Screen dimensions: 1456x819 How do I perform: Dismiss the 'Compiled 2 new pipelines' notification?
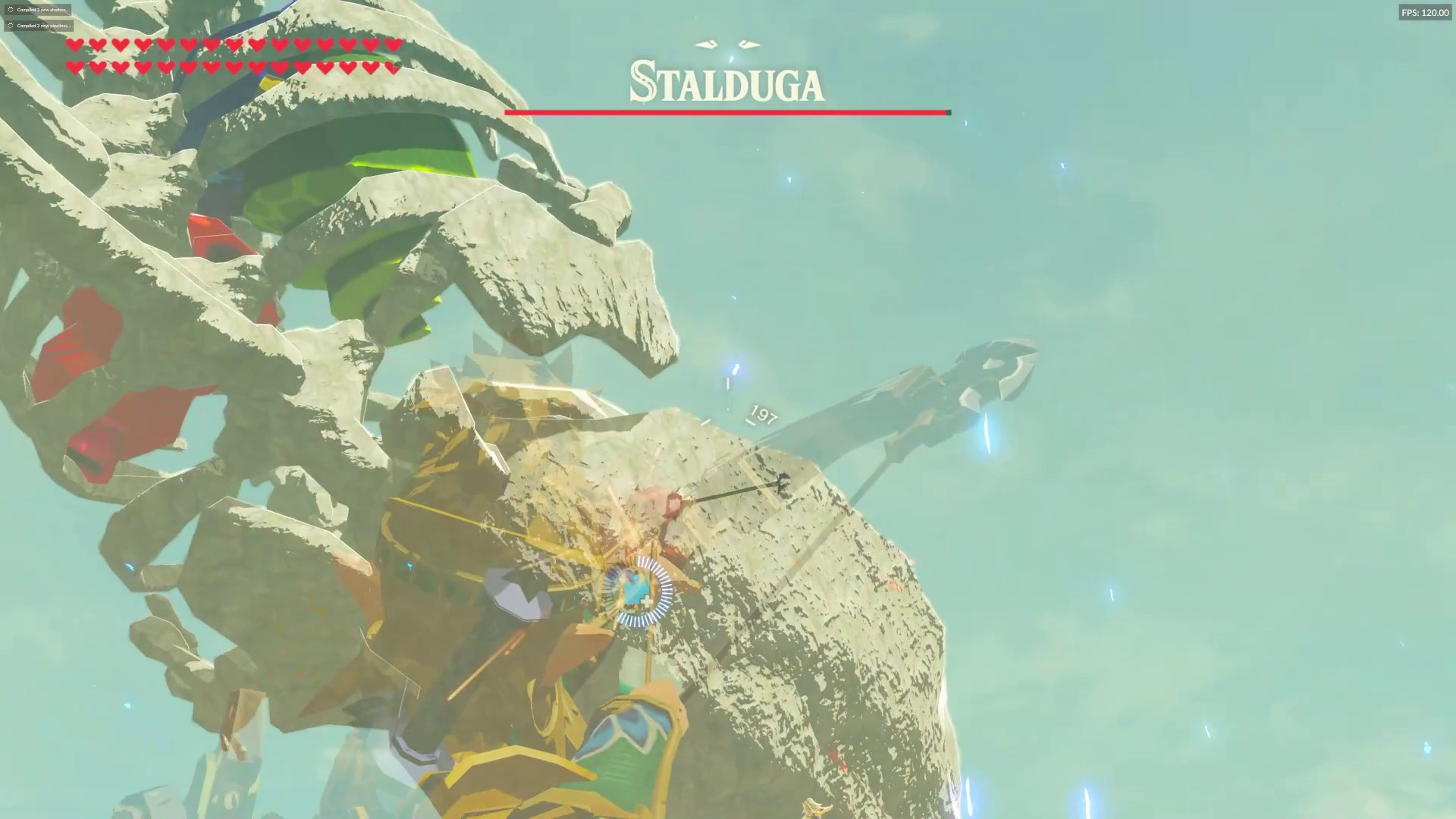click(x=38, y=25)
